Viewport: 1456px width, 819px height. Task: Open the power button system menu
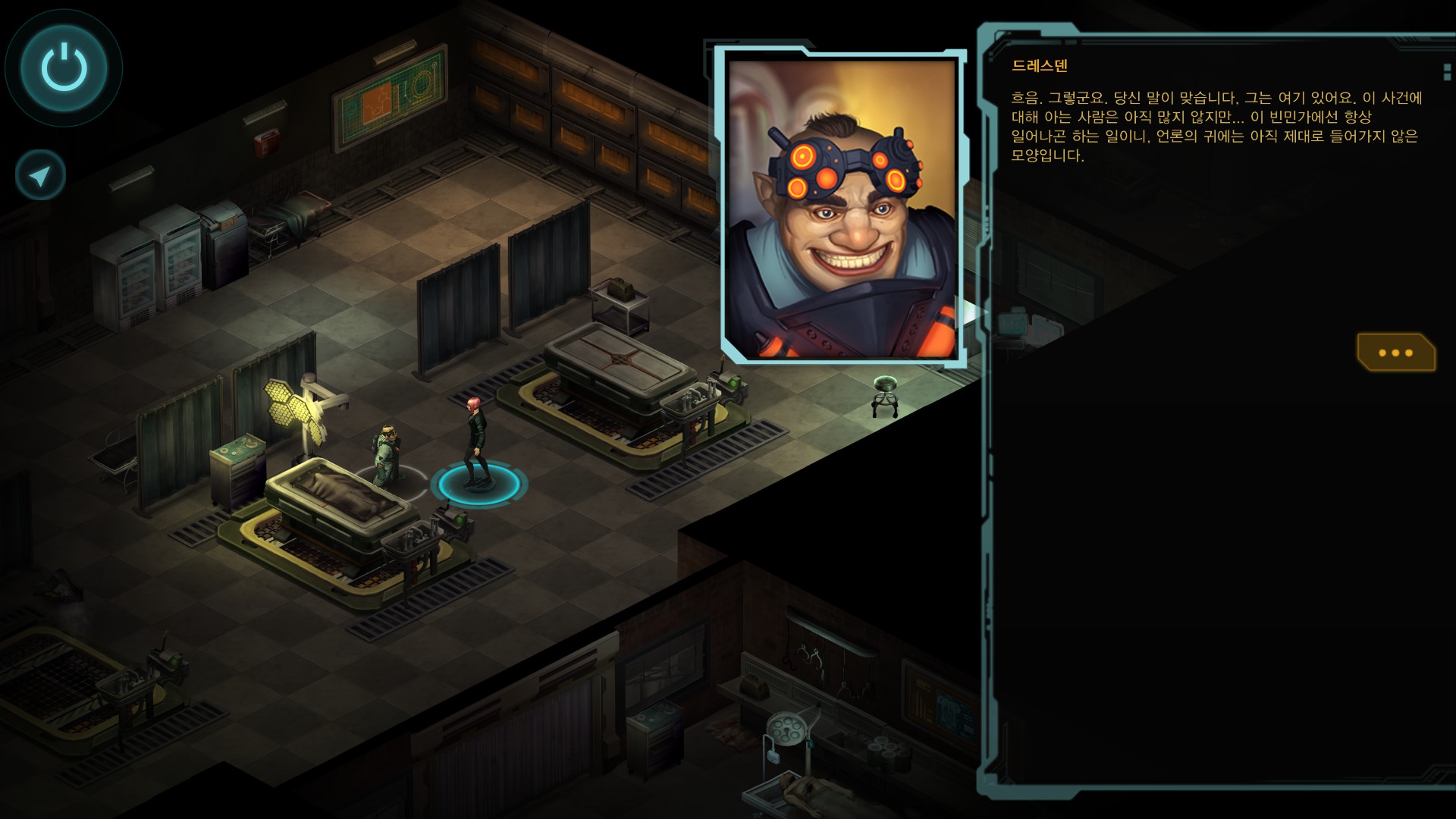coord(64,67)
